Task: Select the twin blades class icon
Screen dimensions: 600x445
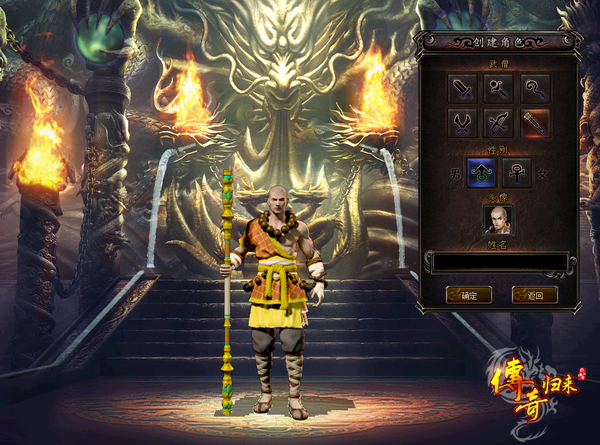Action: (x=463, y=124)
